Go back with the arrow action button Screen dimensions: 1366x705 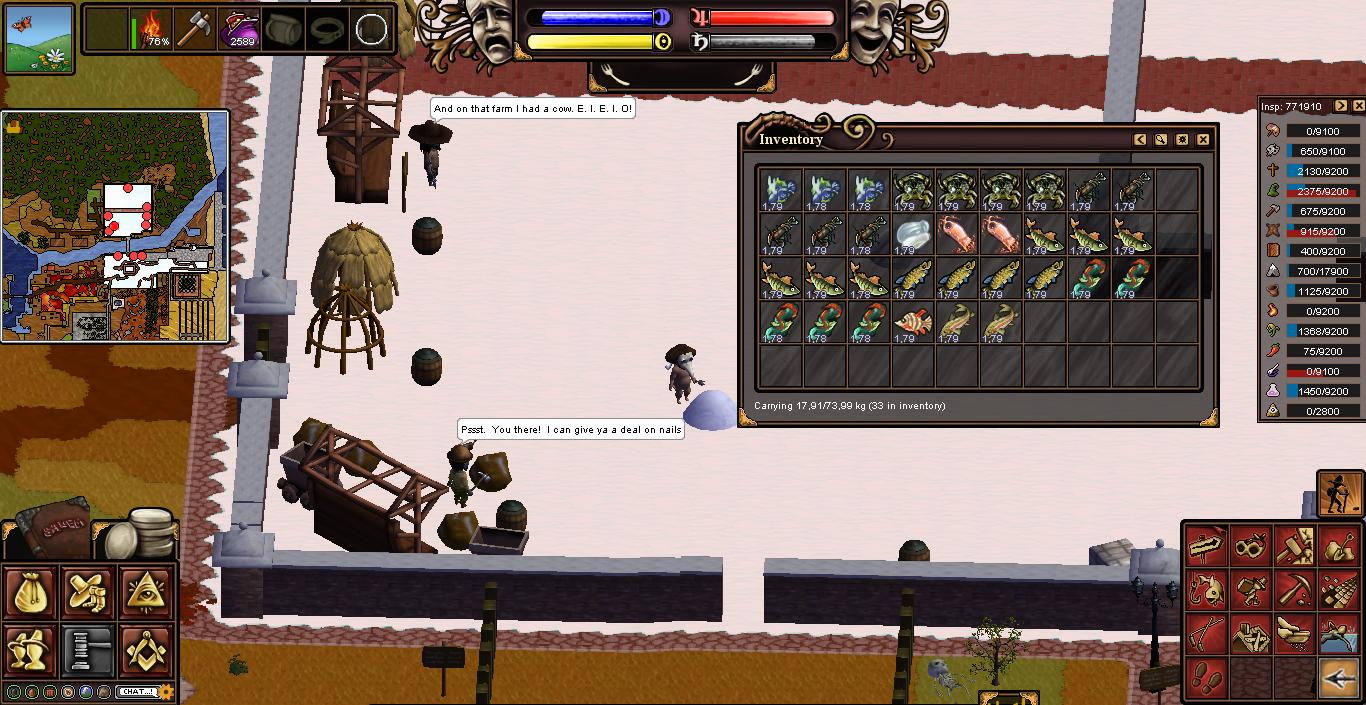click(1339, 679)
